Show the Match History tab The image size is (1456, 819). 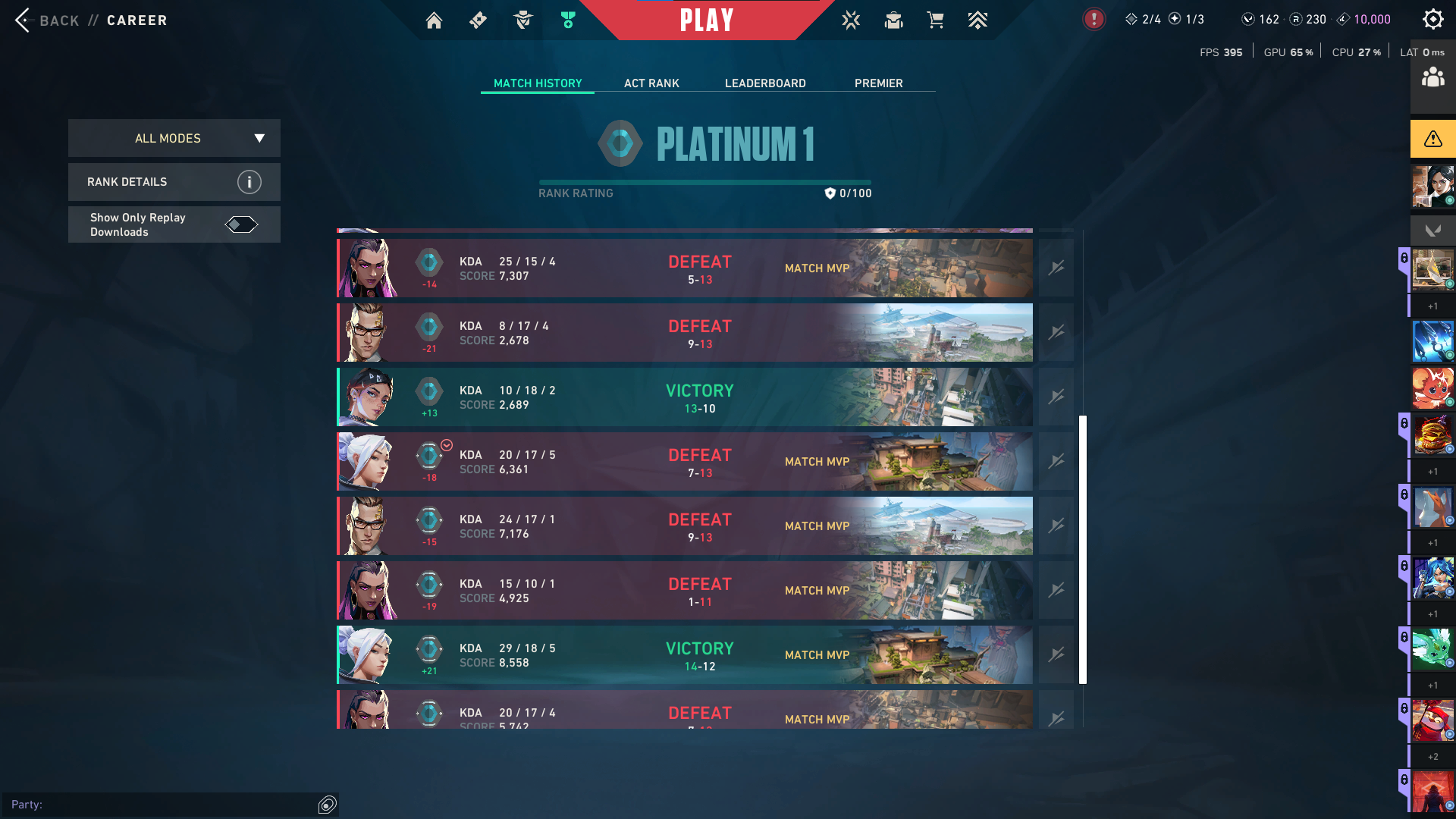coord(538,83)
